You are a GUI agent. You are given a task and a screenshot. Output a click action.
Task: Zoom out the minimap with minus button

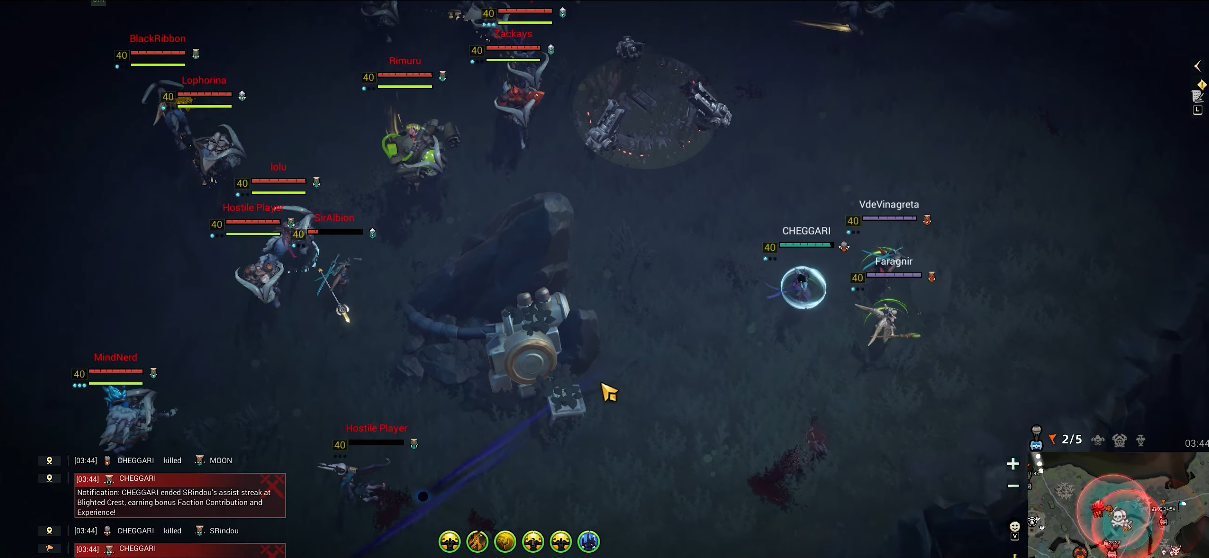pyautogui.click(x=1013, y=486)
